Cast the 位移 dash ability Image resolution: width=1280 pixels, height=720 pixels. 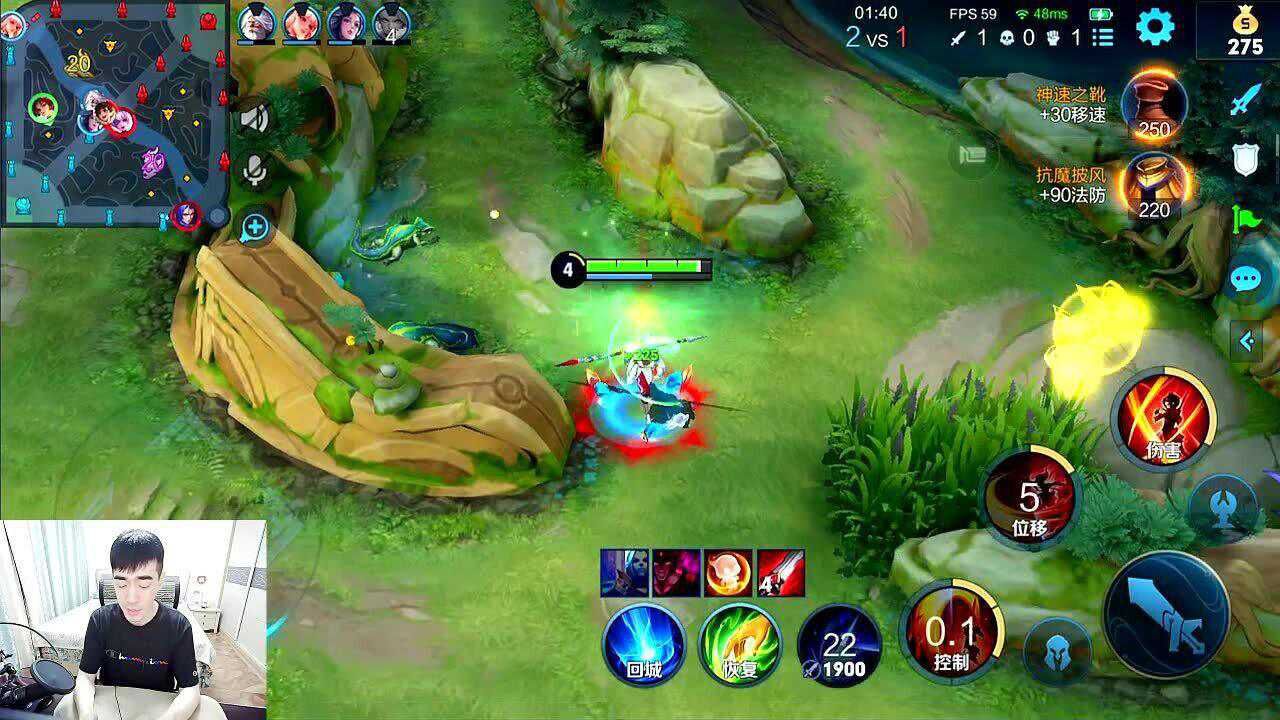coord(1030,497)
